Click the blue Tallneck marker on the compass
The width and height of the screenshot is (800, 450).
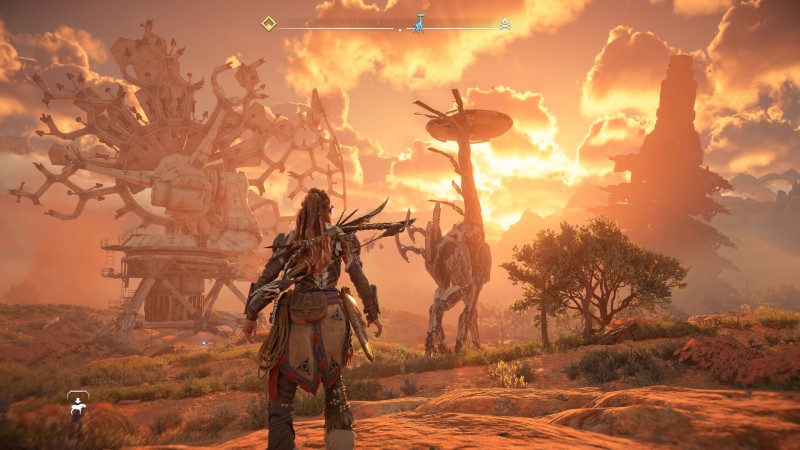419,22
